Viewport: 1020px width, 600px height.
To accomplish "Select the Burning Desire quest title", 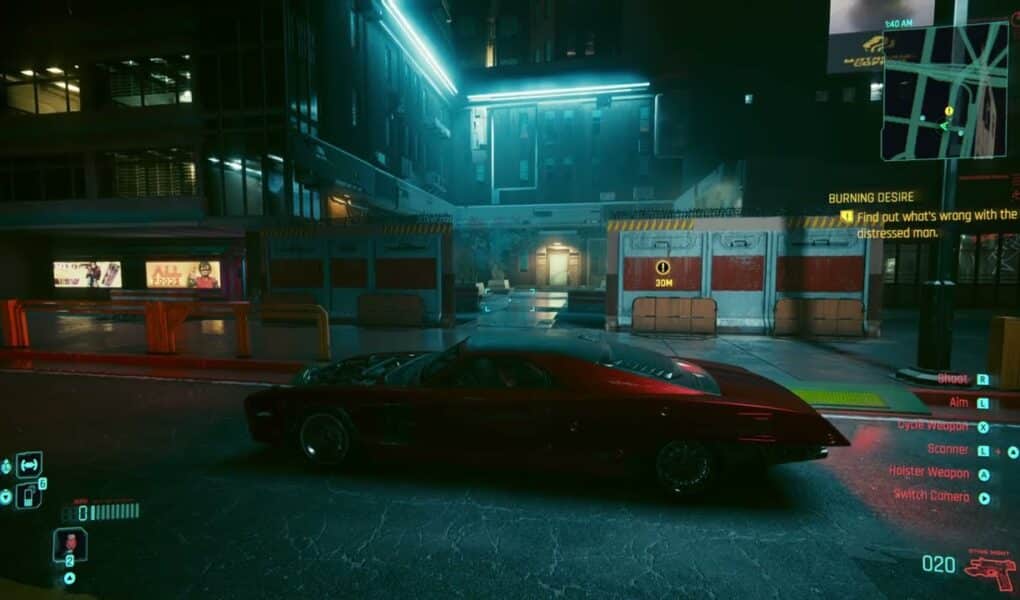I will 871,197.
